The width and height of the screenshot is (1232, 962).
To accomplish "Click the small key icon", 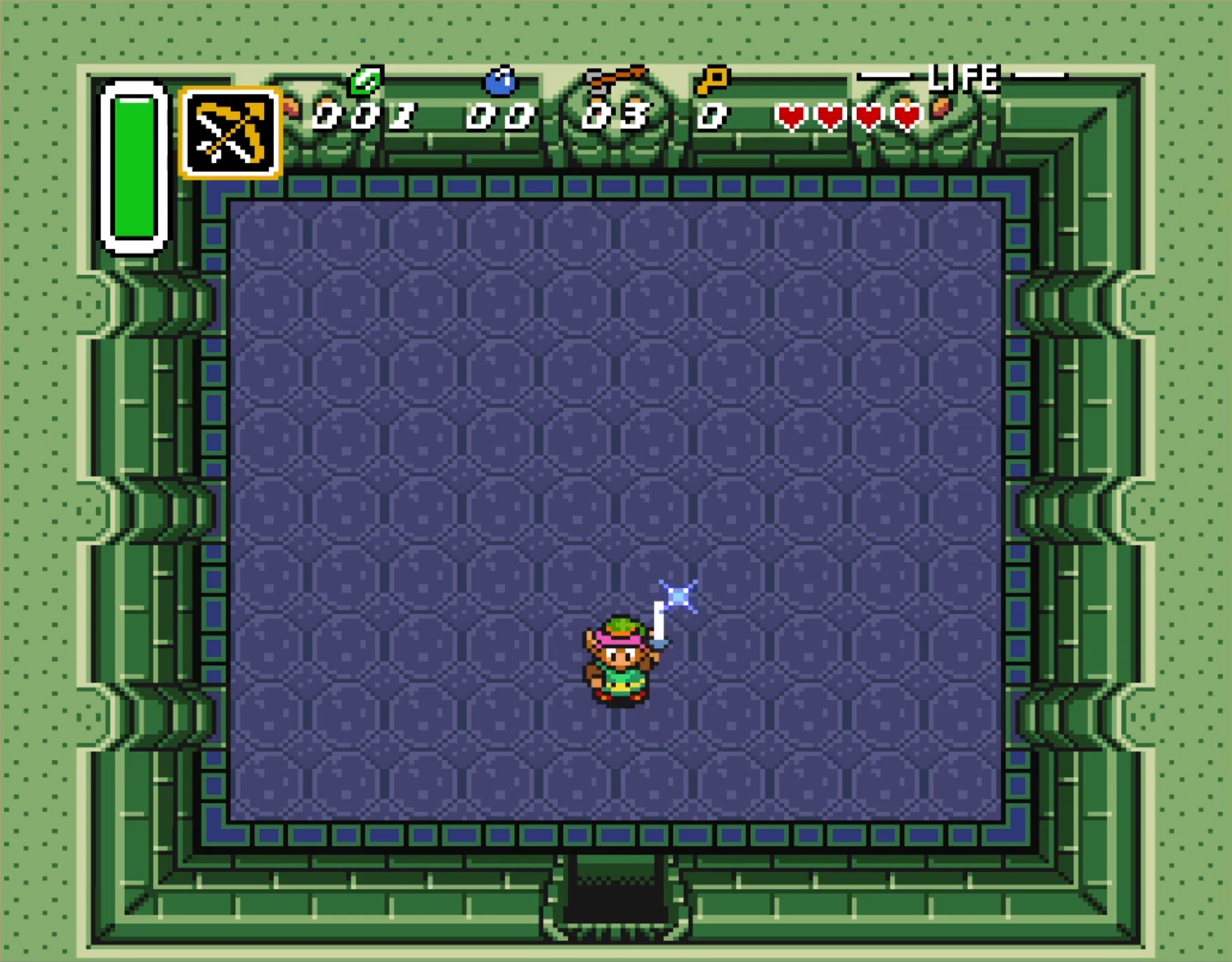I will [x=712, y=80].
